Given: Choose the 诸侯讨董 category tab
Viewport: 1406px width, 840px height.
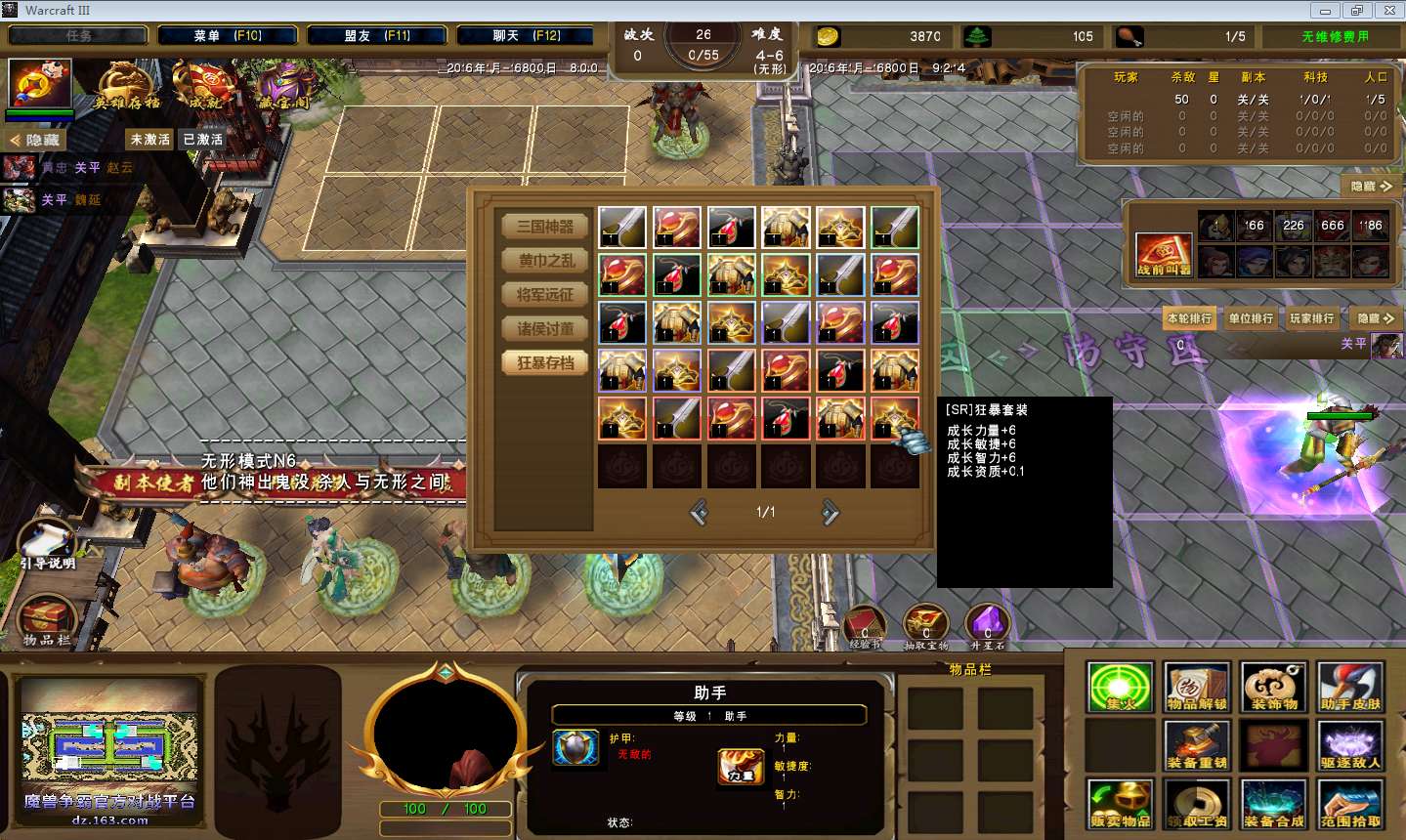Looking at the screenshot, I should click(545, 329).
